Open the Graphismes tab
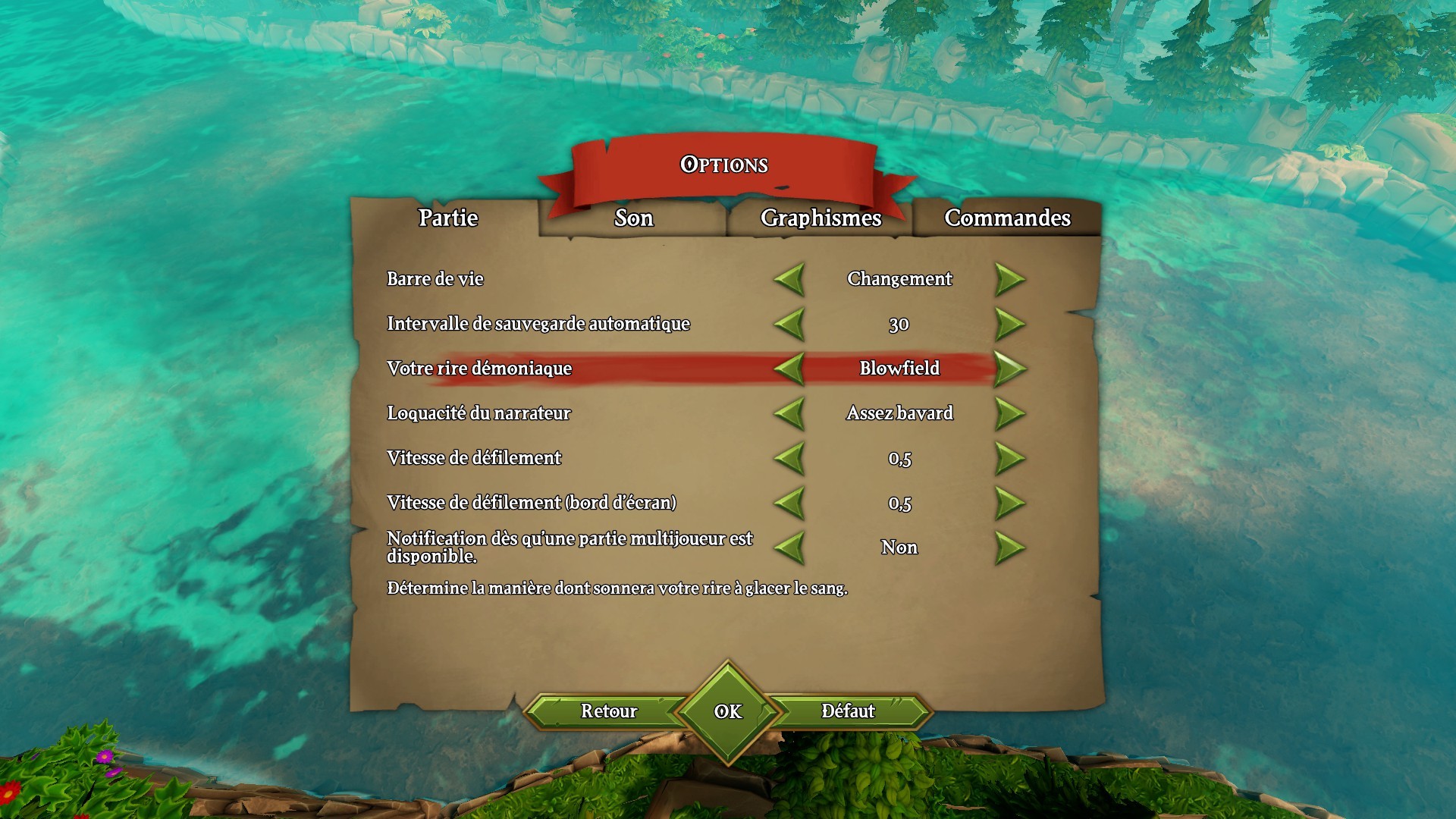The height and width of the screenshot is (819, 1456). pos(821,219)
